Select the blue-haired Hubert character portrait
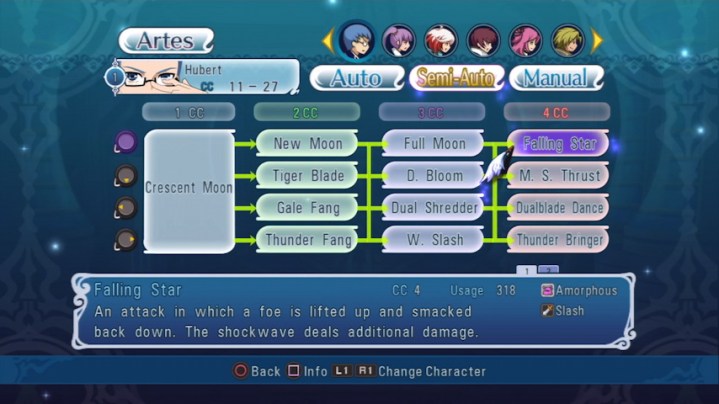The height and width of the screenshot is (404, 719). pyautogui.click(x=356, y=40)
